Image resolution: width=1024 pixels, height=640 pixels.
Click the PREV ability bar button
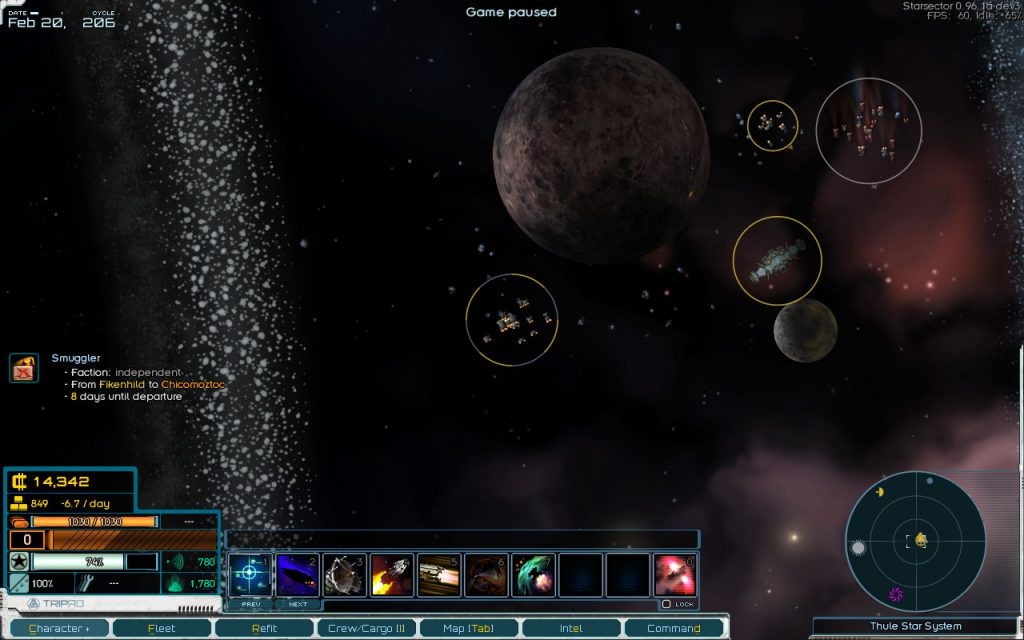(x=250, y=604)
